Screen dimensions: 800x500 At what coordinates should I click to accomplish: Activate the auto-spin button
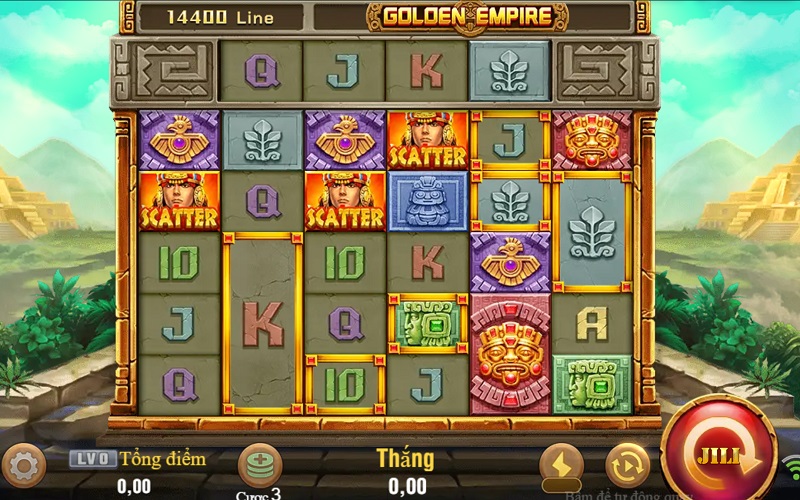coord(627,465)
